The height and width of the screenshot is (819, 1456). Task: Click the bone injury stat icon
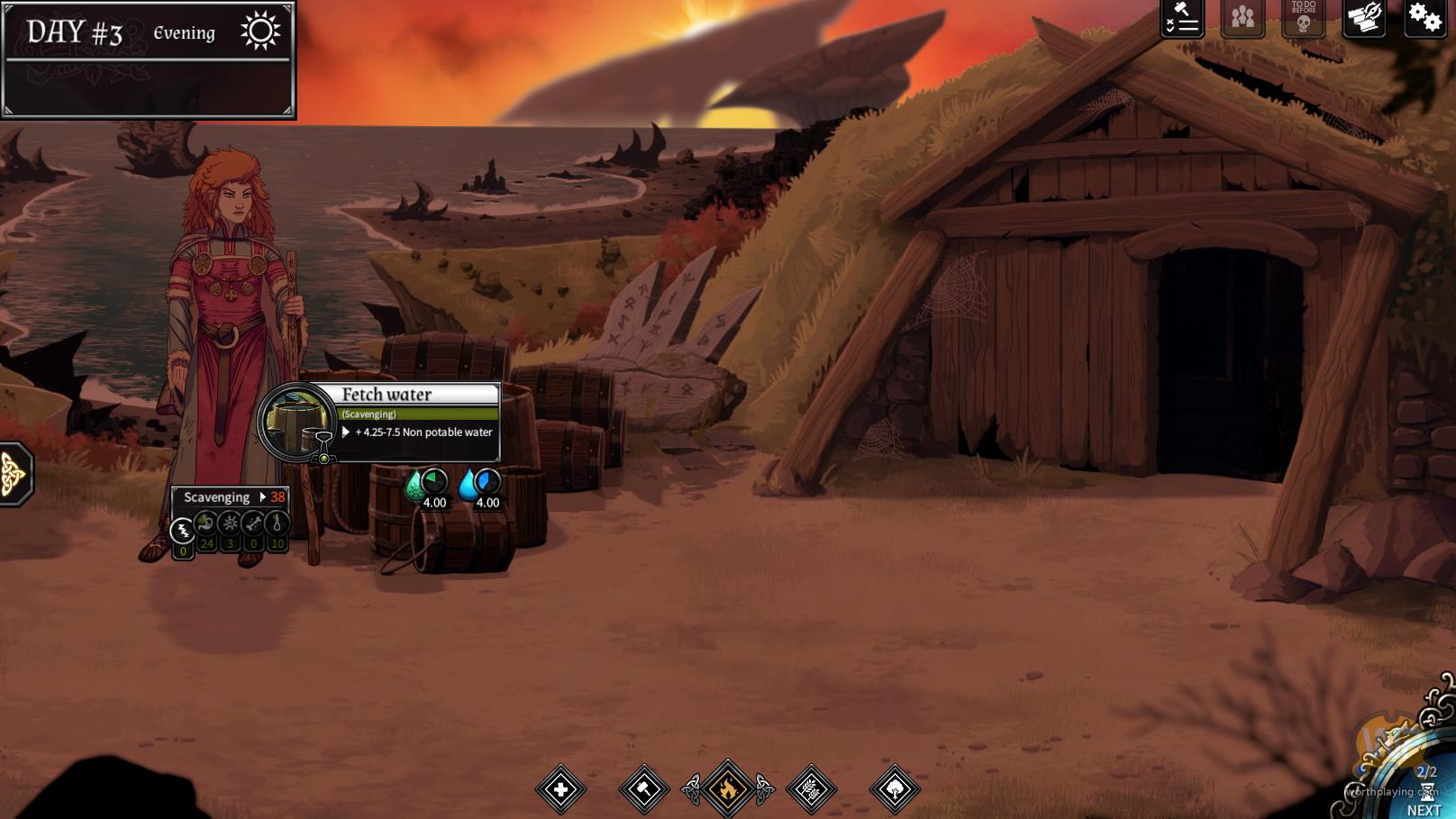(253, 523)
